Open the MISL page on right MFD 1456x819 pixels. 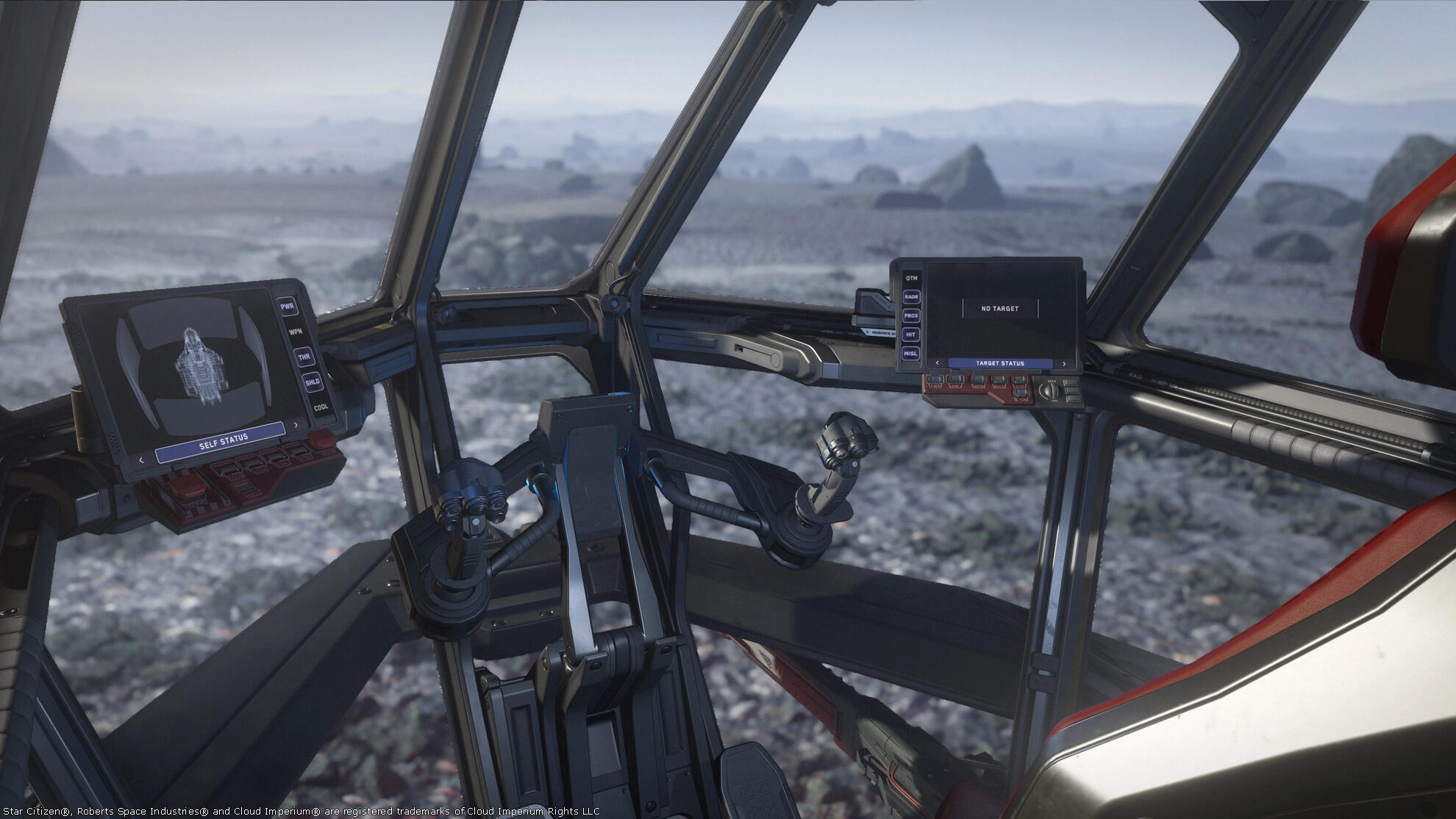click(x=911, y=353)
